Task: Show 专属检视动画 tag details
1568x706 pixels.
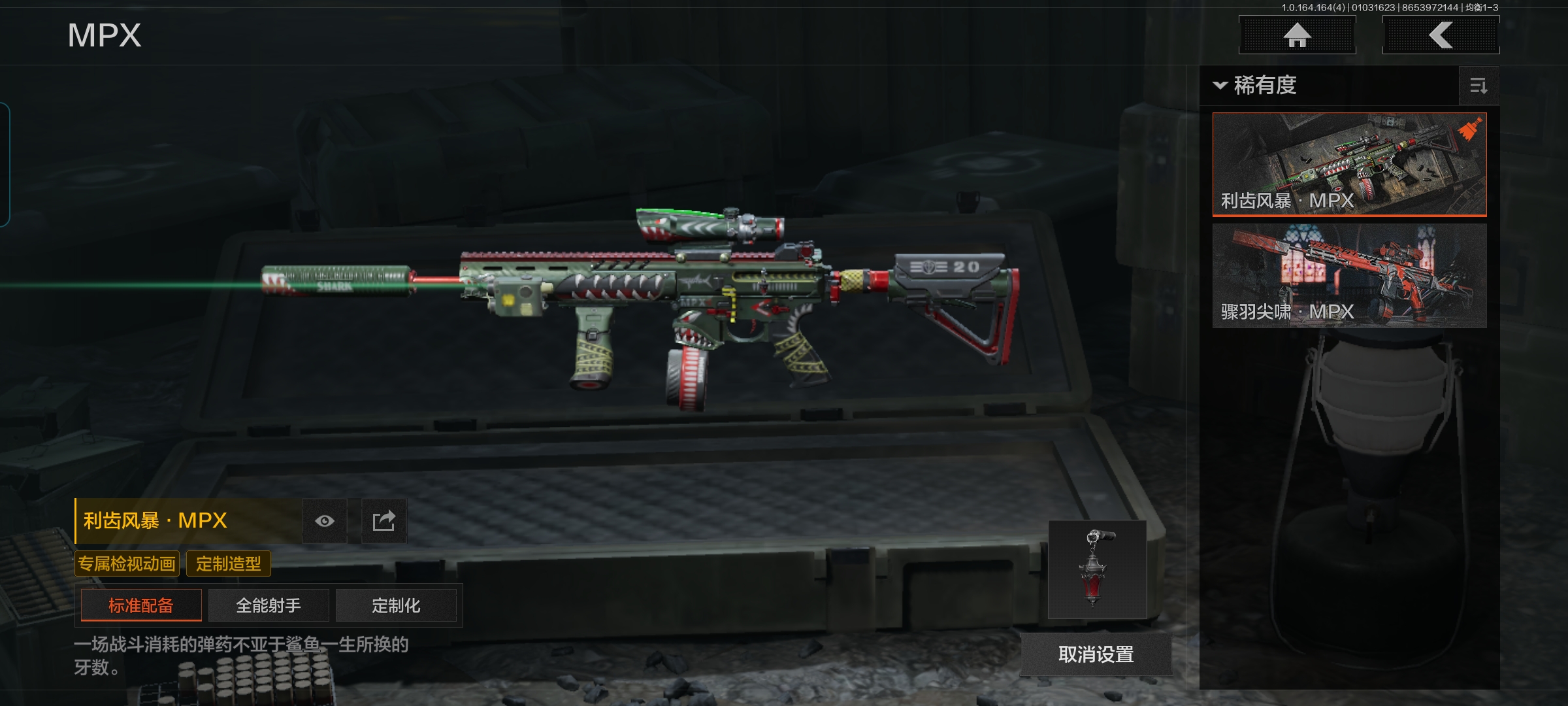Action: pyautogui.click(x=127, y=563)
